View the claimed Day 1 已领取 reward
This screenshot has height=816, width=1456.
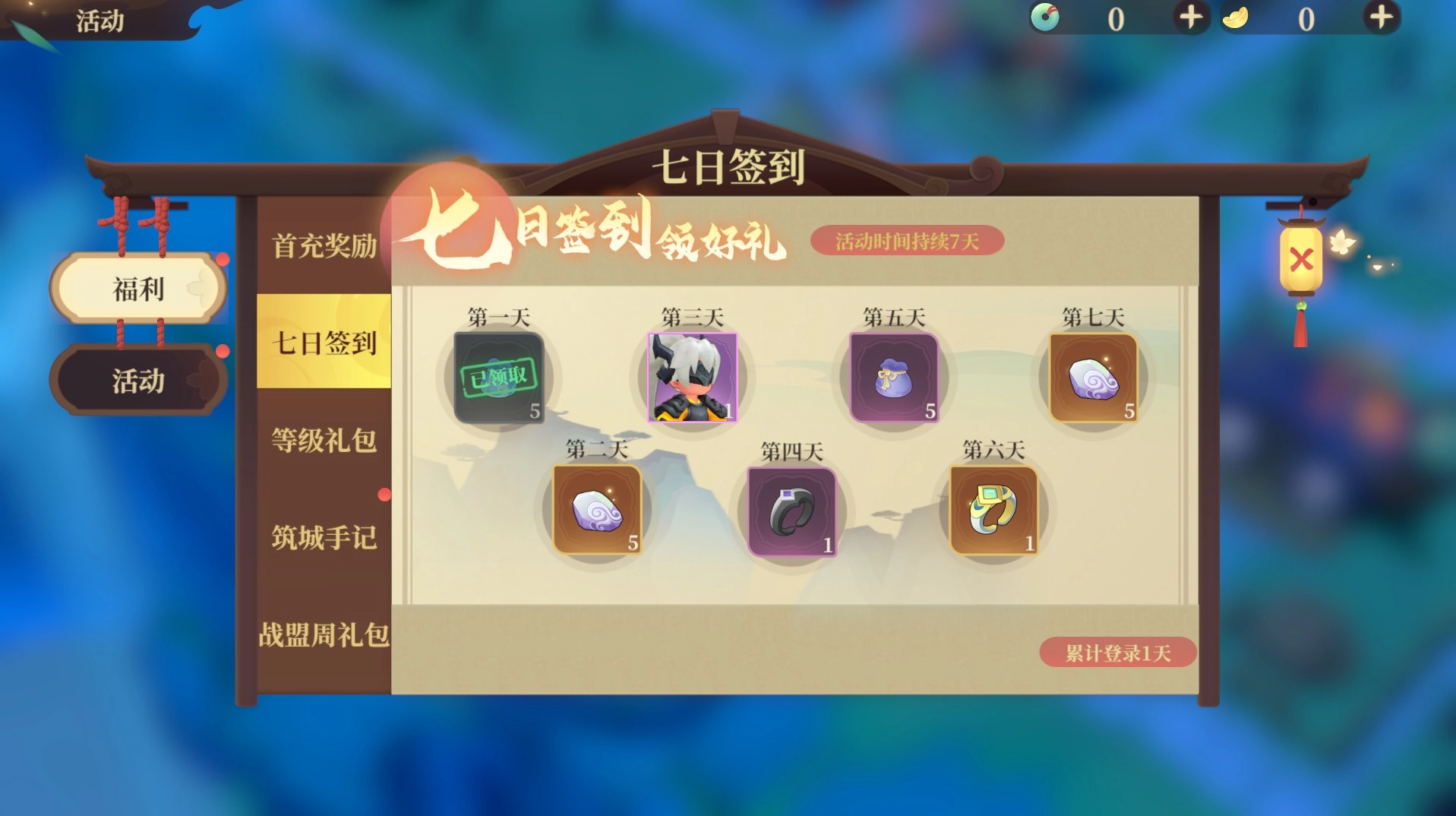point(497,378)
